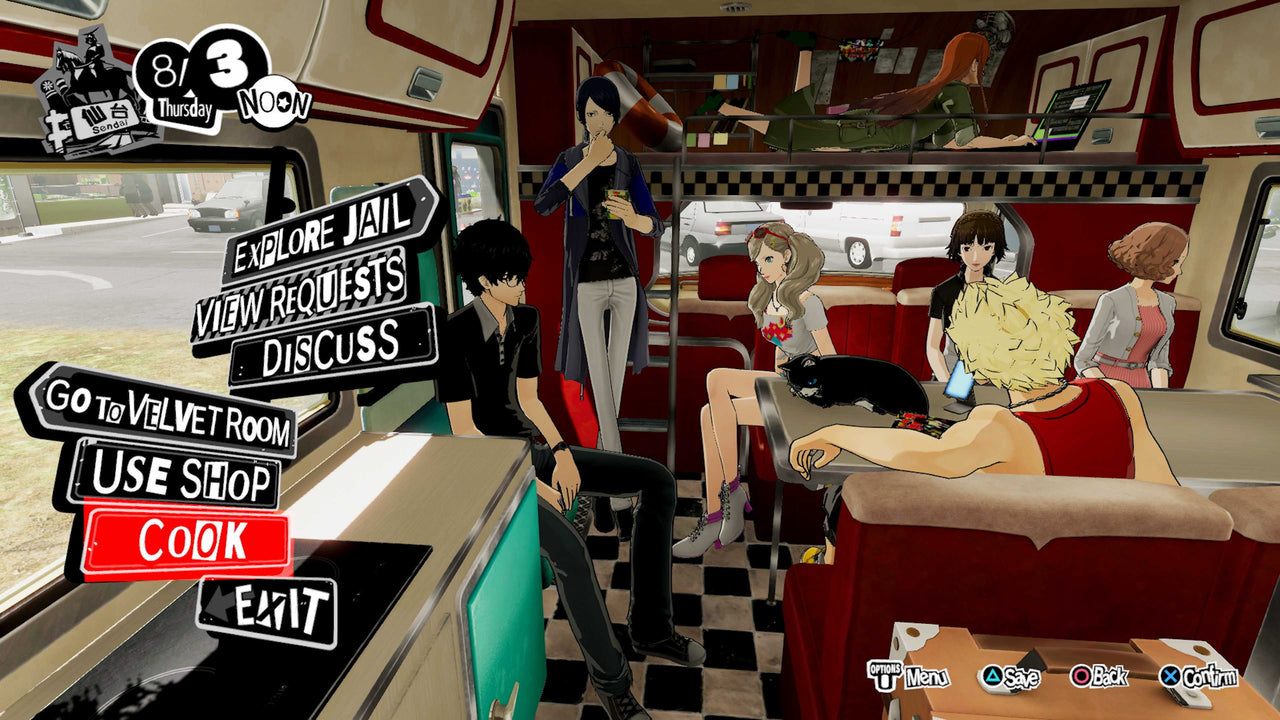This screenshot has width=1280, height=720.
Task: Click the Circle Back button icon
Action: [1081, 676]
